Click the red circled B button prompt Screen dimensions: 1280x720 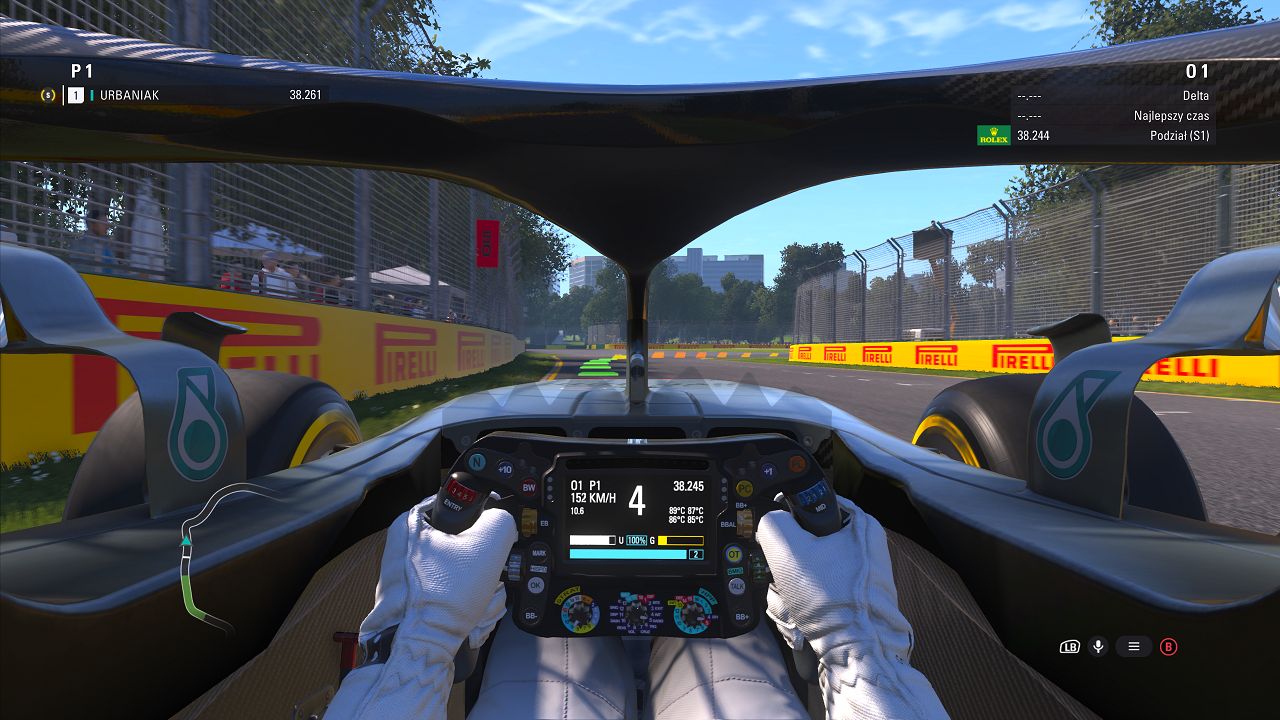point(1168,646)
